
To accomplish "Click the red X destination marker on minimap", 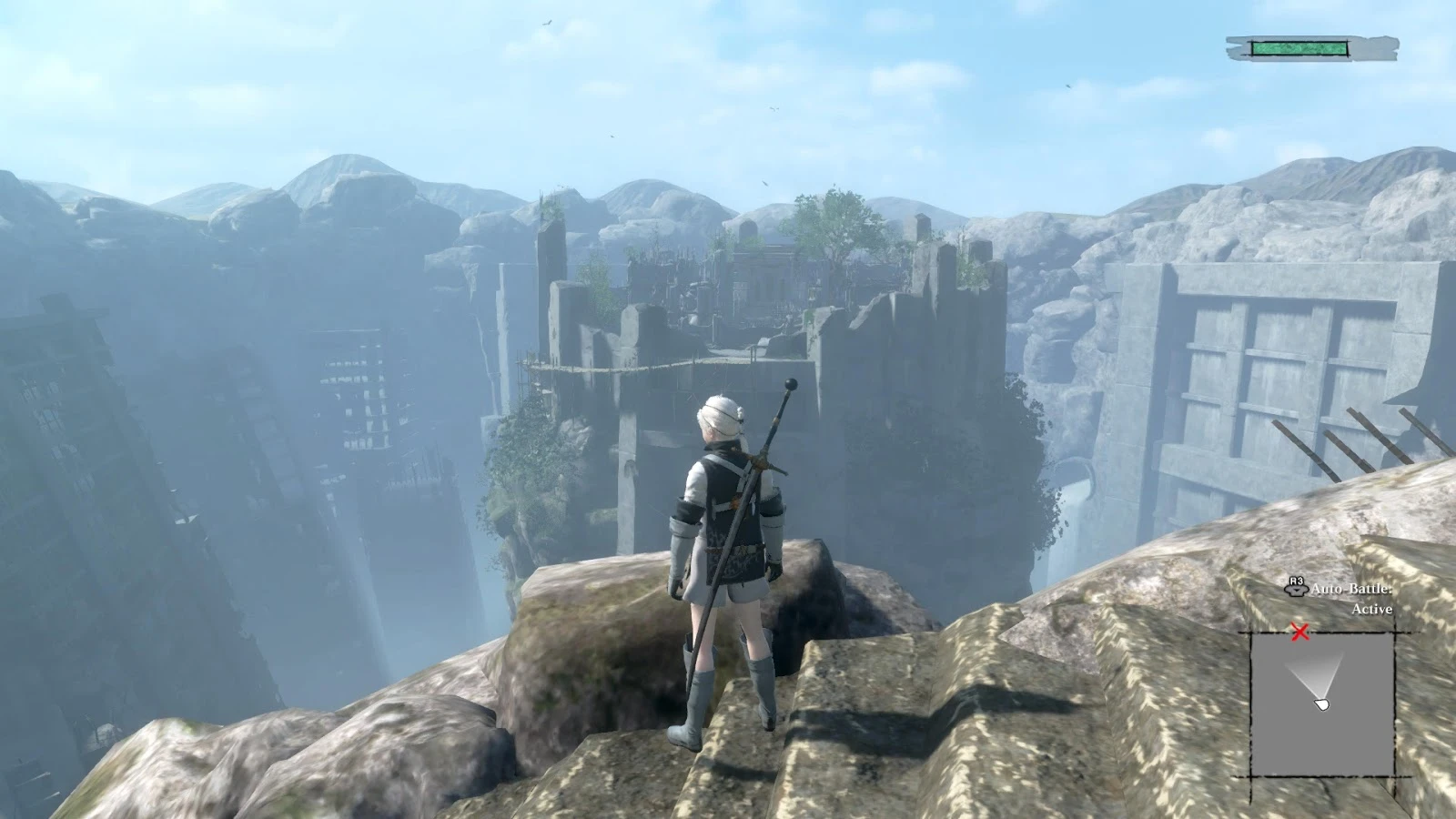I will click(x=1299, y=628).
